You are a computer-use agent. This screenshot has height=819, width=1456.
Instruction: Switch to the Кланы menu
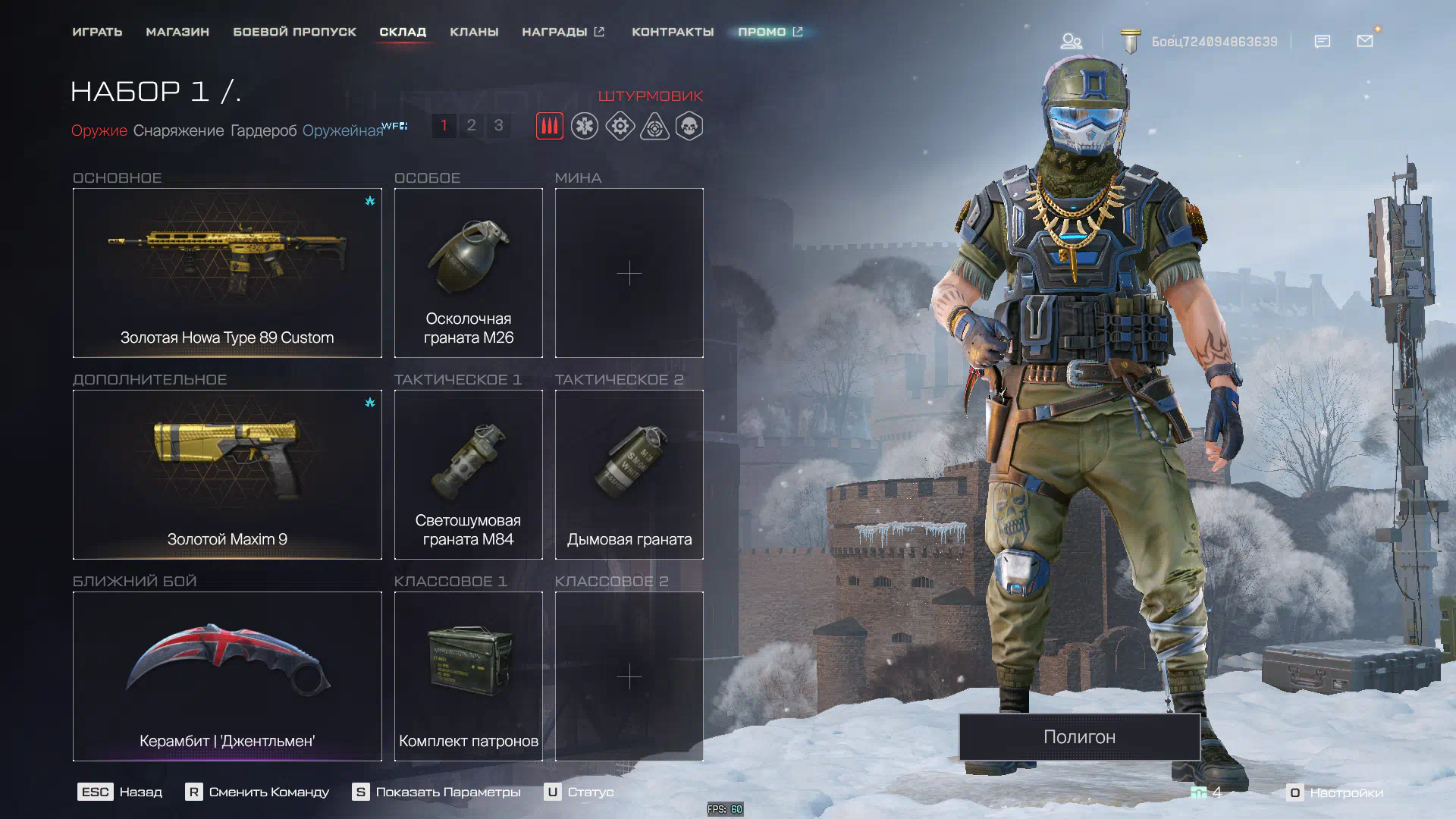[474, 32]
